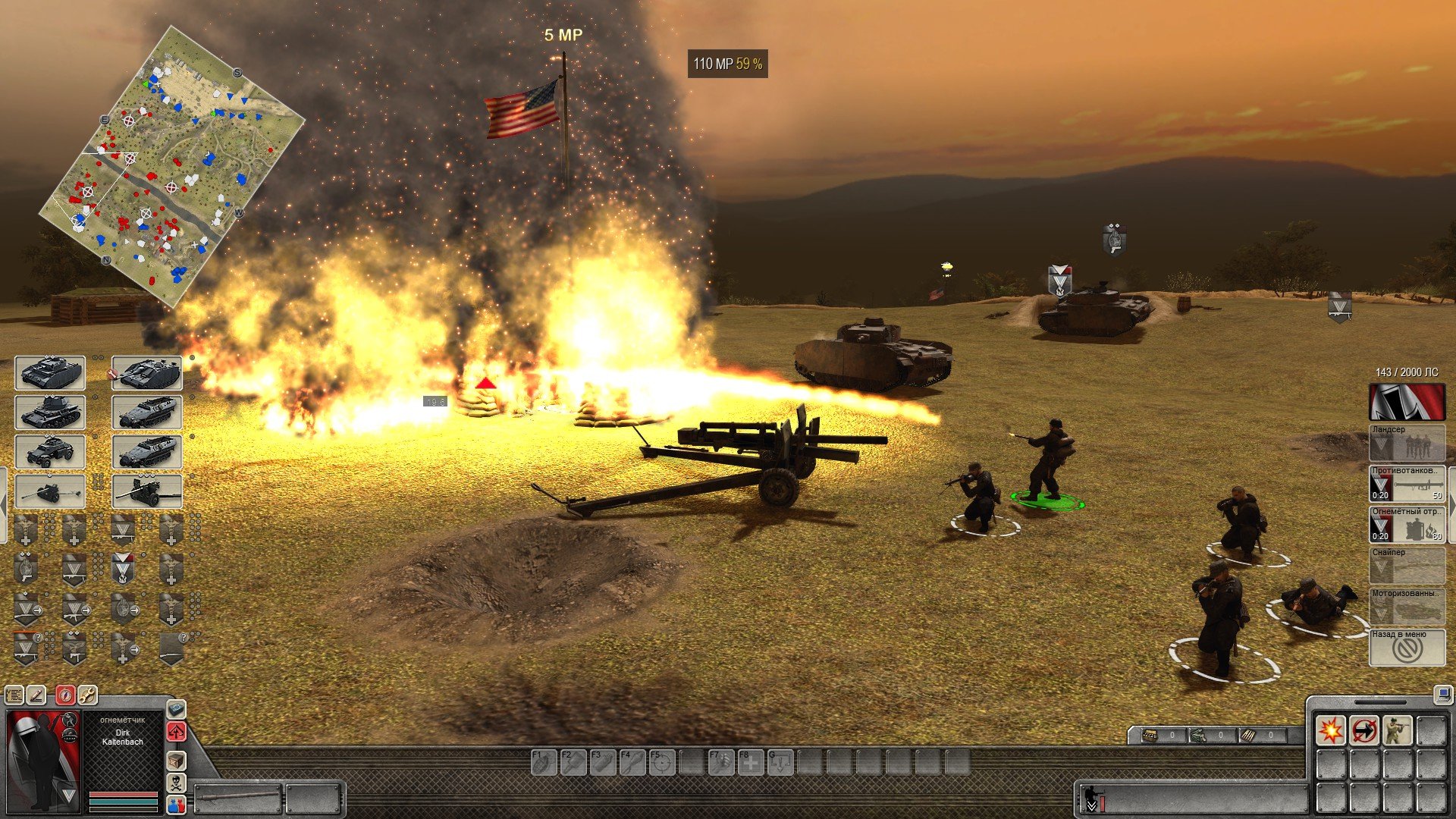1456x819 pixels.
Task: Call in the Огнемётный отр.. flamethrower squad
Action: point(1407,526)
